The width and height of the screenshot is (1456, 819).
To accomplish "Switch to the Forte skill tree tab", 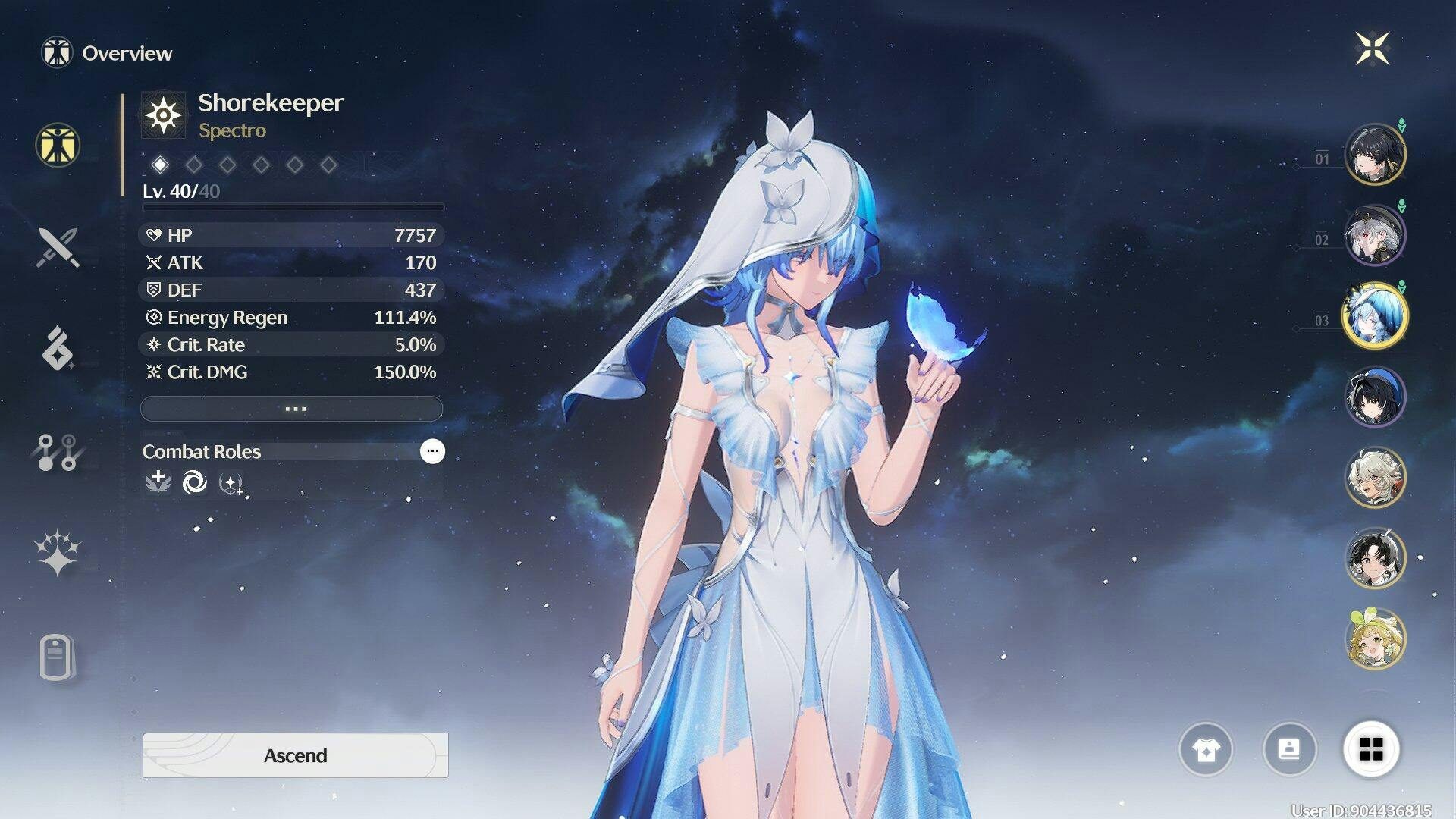I will [x=58, y=452].
